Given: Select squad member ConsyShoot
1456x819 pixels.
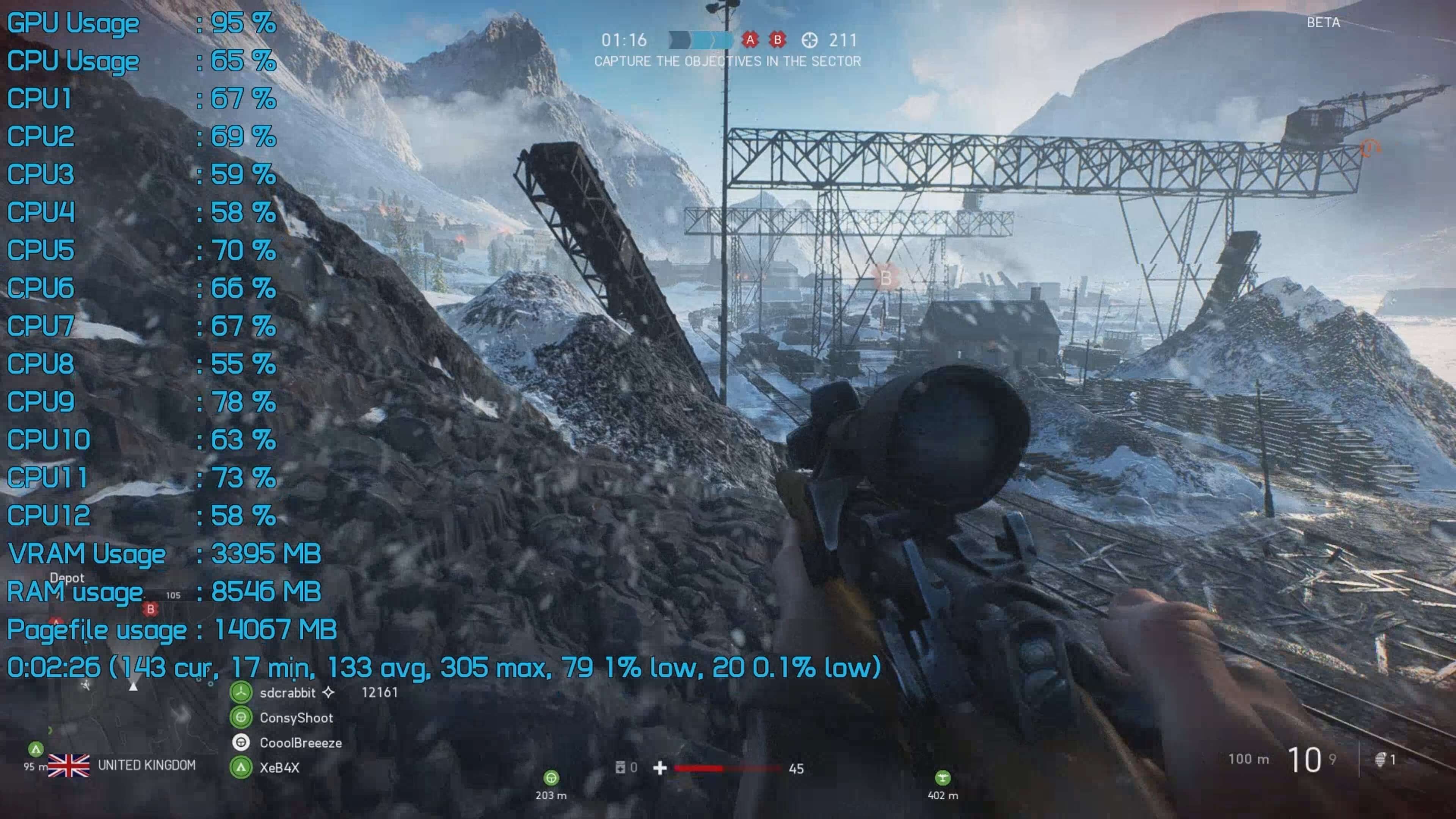Looking at the screenshot, I should 296,718.
